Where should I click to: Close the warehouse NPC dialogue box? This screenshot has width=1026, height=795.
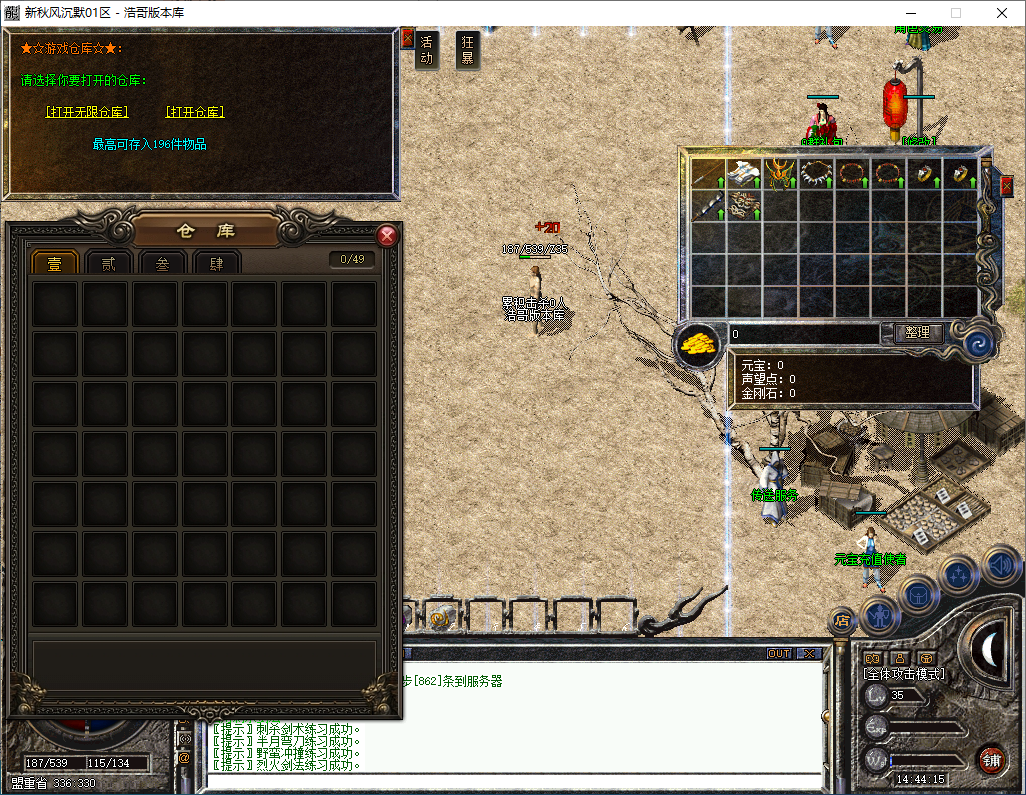click(407, 38)
